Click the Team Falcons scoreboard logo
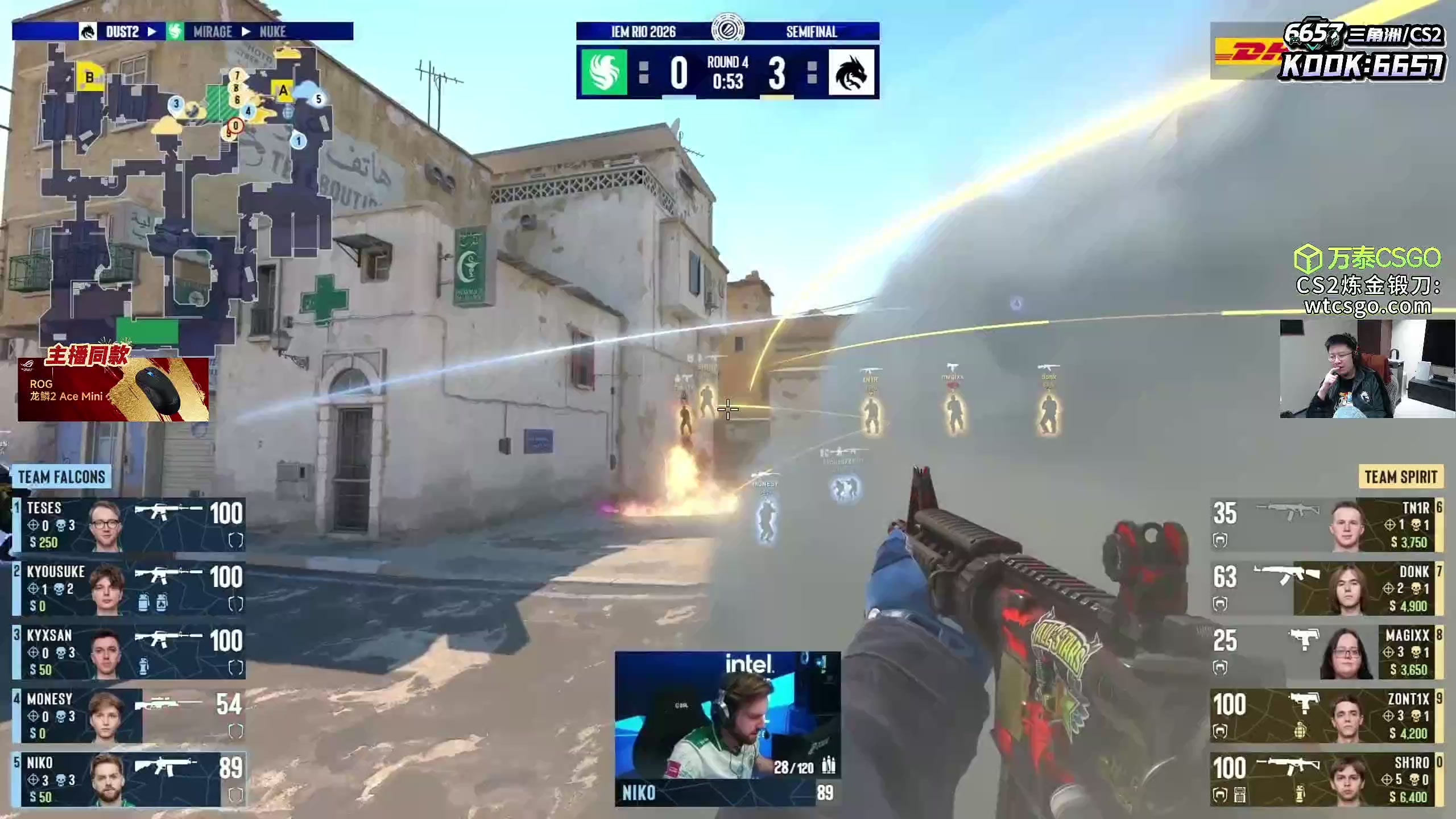The image size is (1456, 819). (604, 72)
